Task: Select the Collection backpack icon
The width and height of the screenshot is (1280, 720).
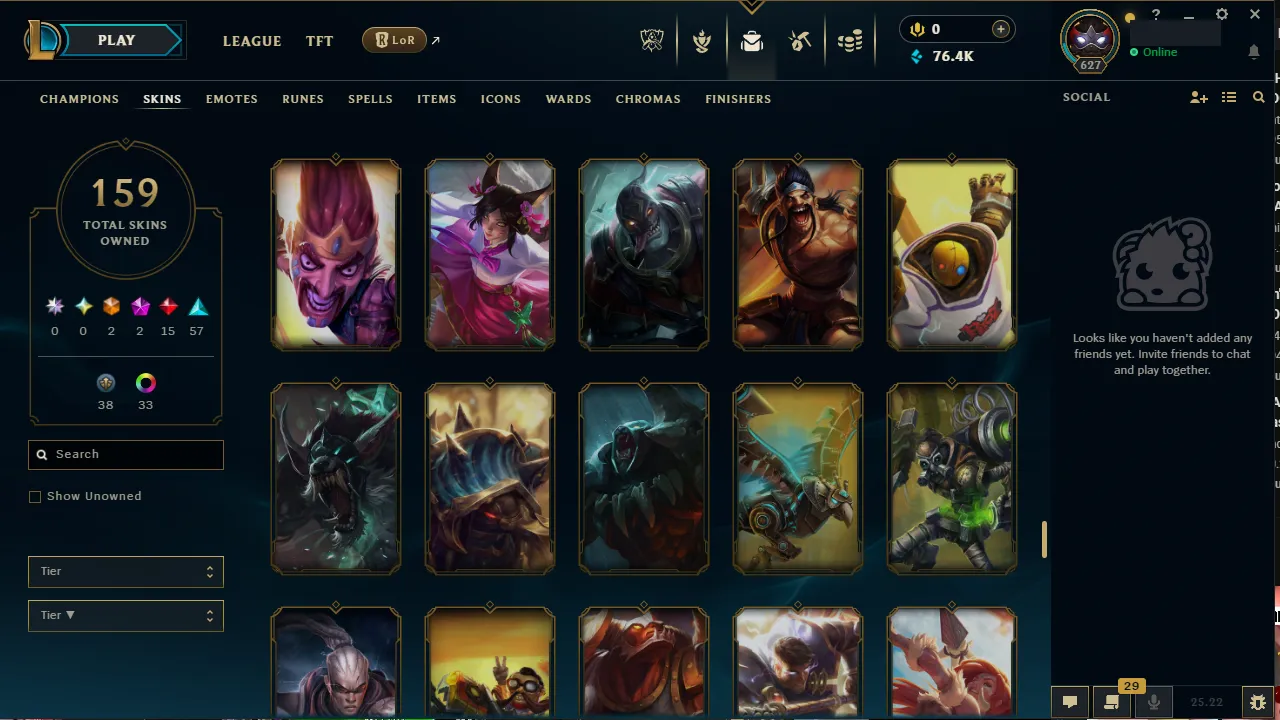Action: pyautogui.click(x=752, y=41)
